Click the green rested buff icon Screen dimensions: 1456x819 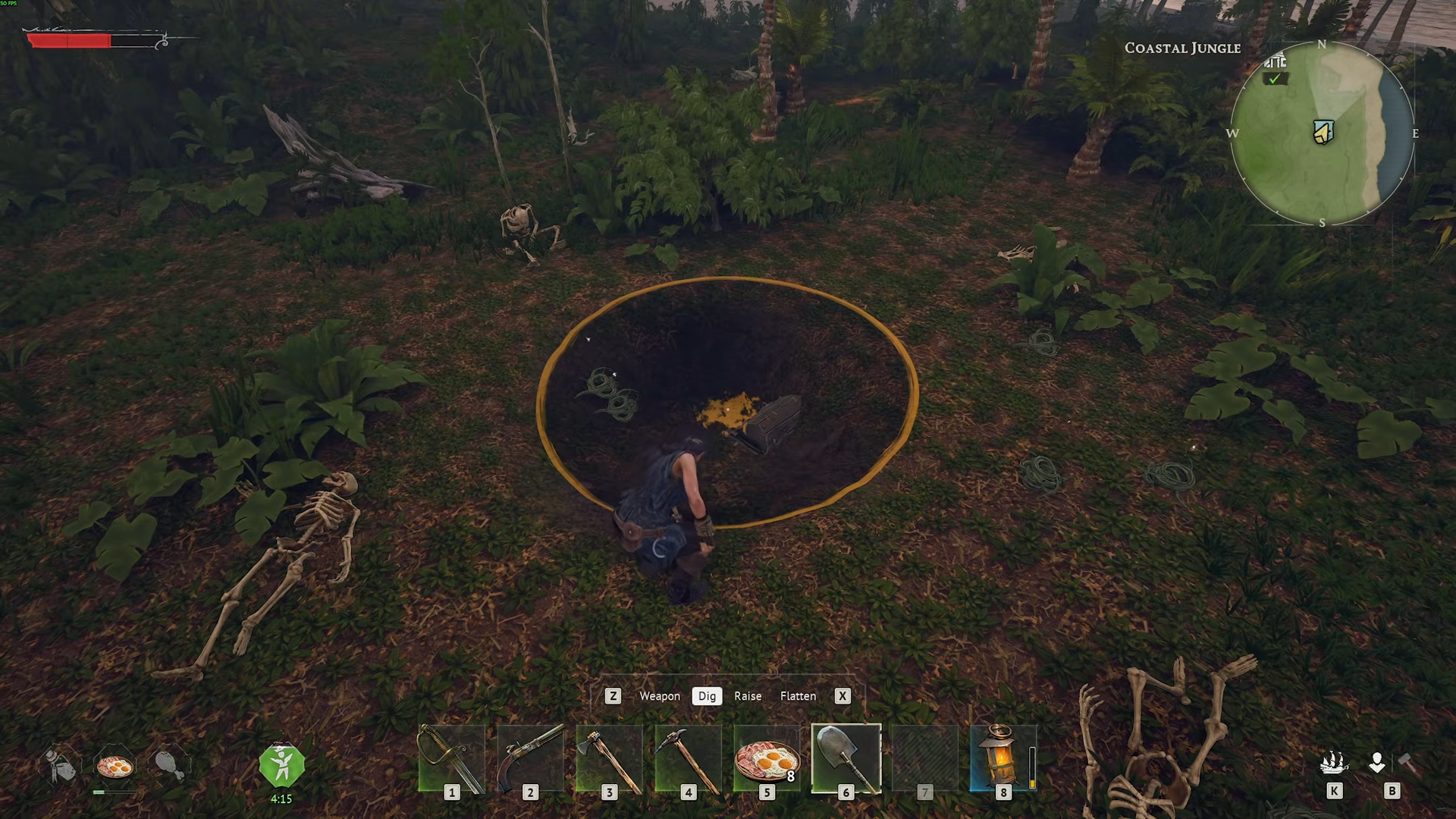coord(281,766)
